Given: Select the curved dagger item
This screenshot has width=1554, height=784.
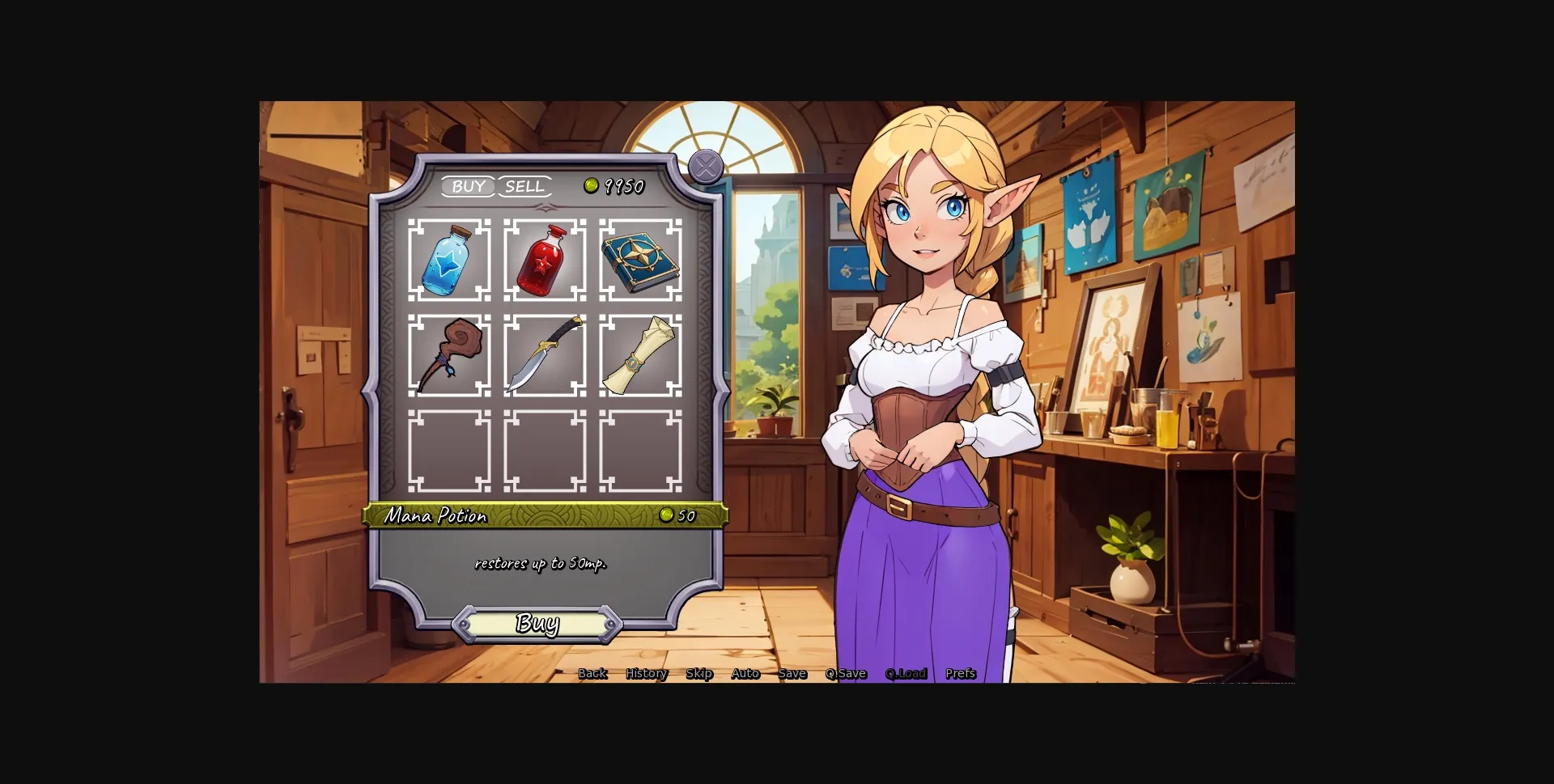Looking at the screenshot, I should click(x=546, y=356).
